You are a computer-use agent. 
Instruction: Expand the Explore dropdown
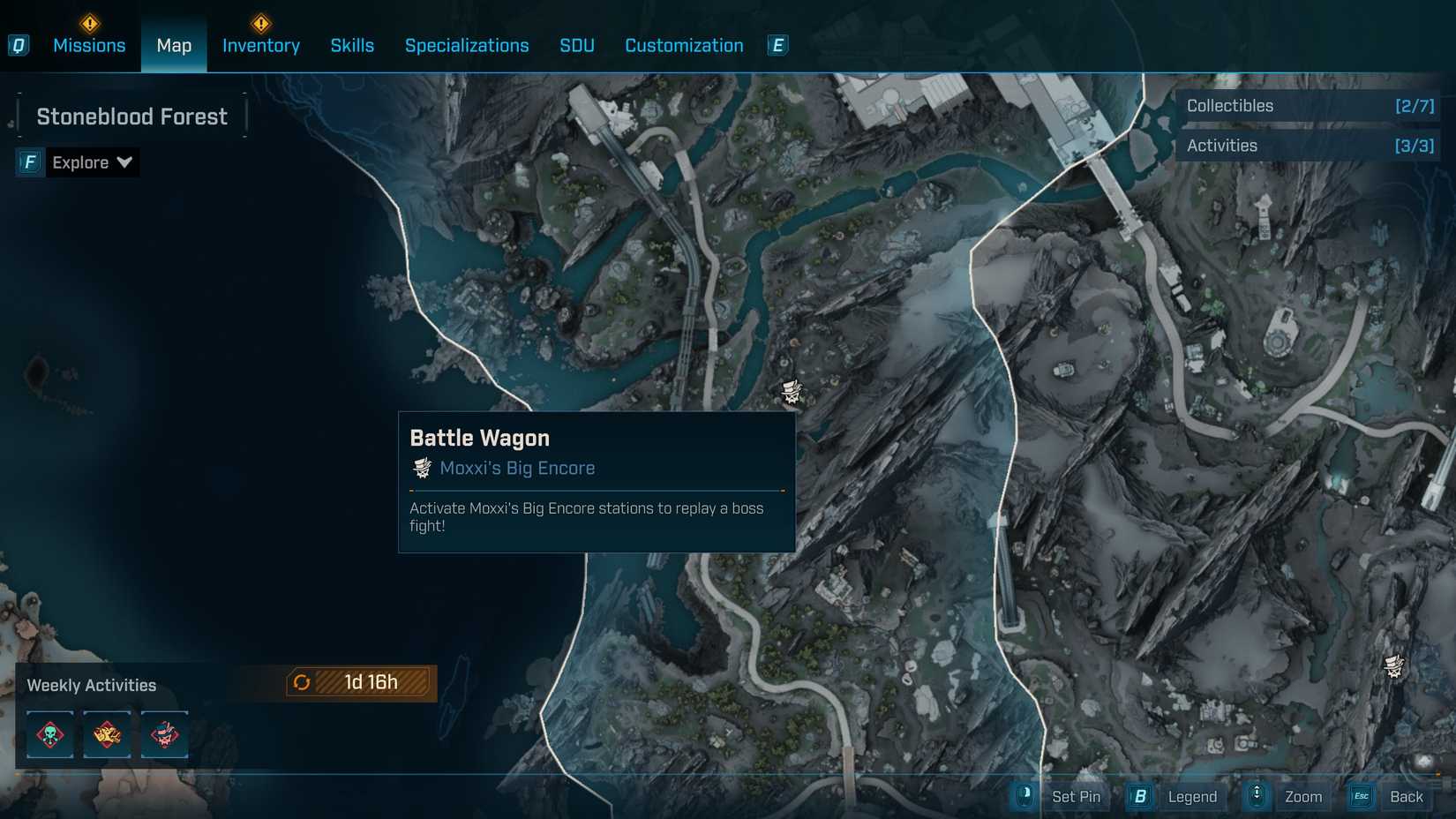91,162
